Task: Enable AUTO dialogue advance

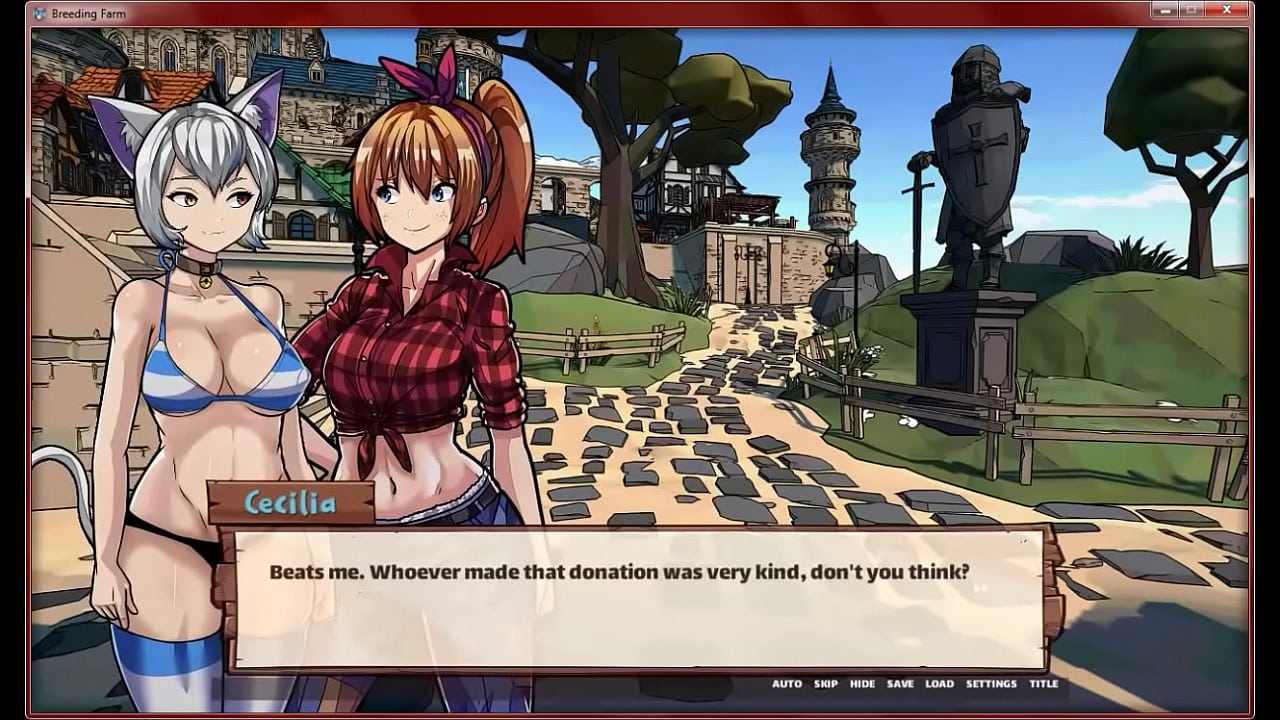Action: point(786,684)
